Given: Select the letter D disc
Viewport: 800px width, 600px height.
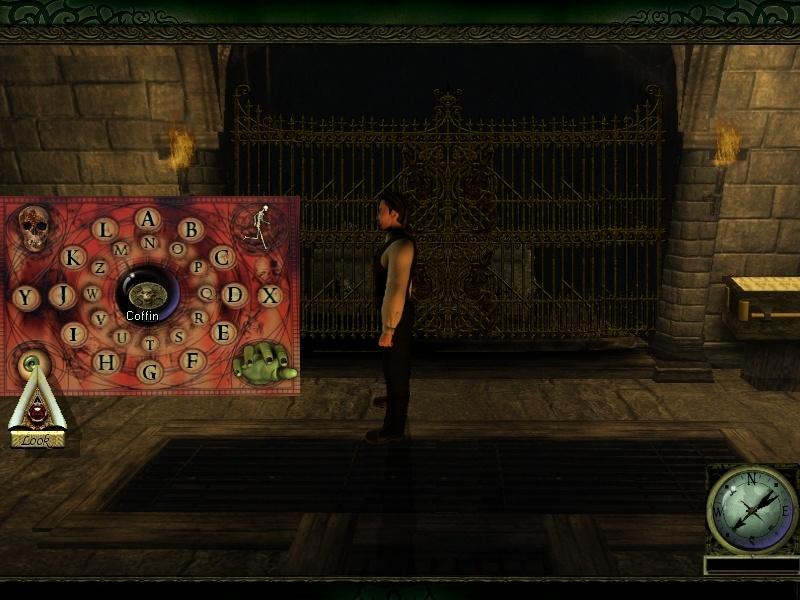Looking at the screenshot, I should point(234,295).
